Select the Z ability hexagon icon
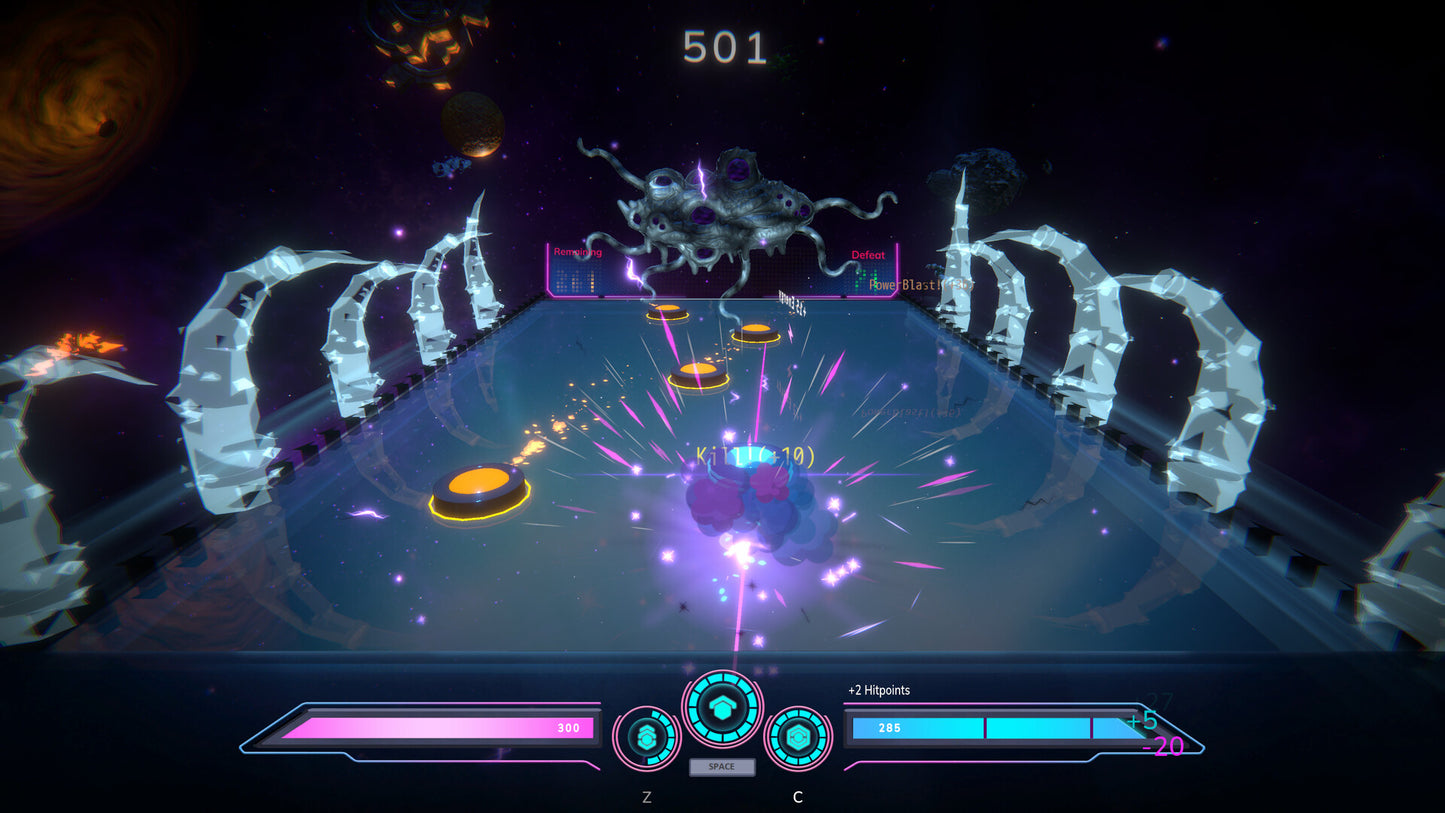 point(648,738)
